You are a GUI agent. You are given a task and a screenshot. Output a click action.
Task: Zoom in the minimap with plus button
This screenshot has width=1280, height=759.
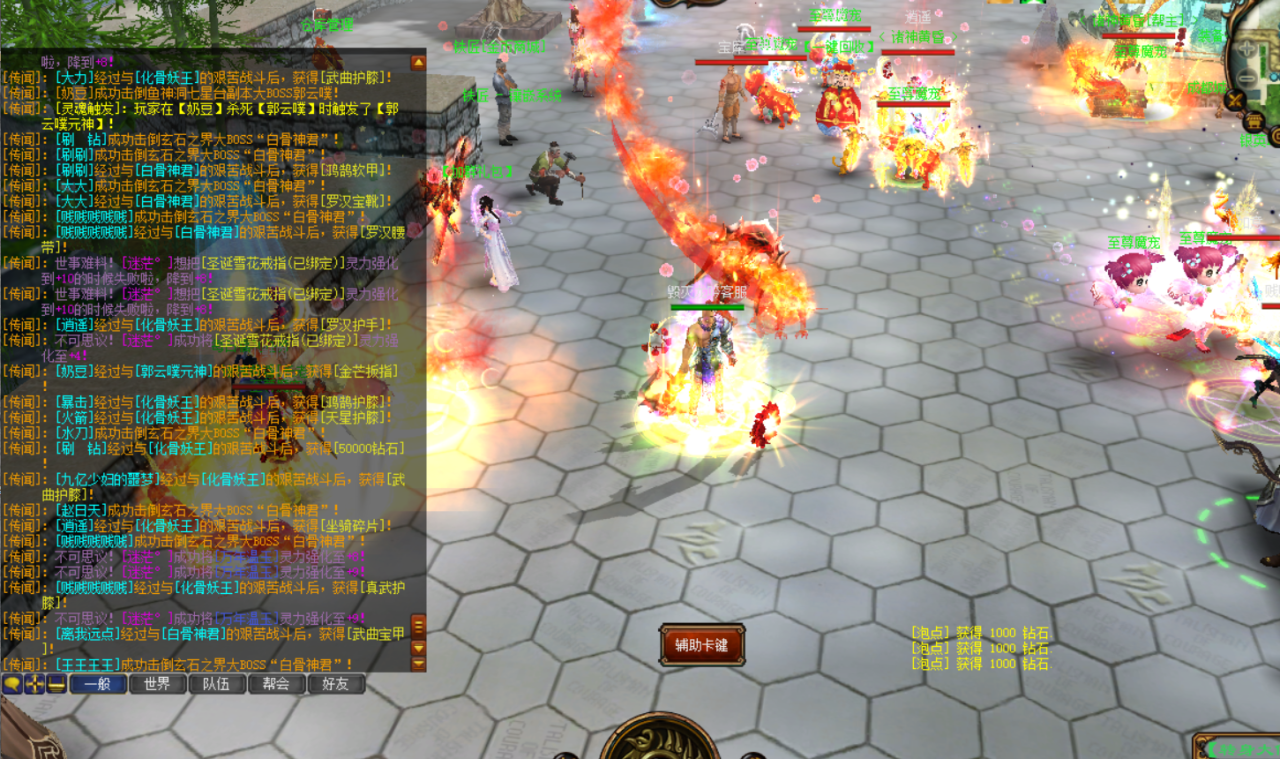click(x=1246, y=49)
